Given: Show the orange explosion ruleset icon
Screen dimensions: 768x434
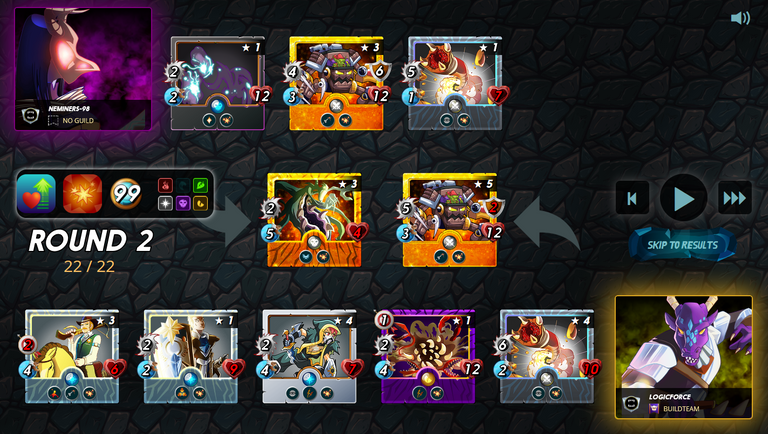Looking at the screenshot, I should 82,194.
